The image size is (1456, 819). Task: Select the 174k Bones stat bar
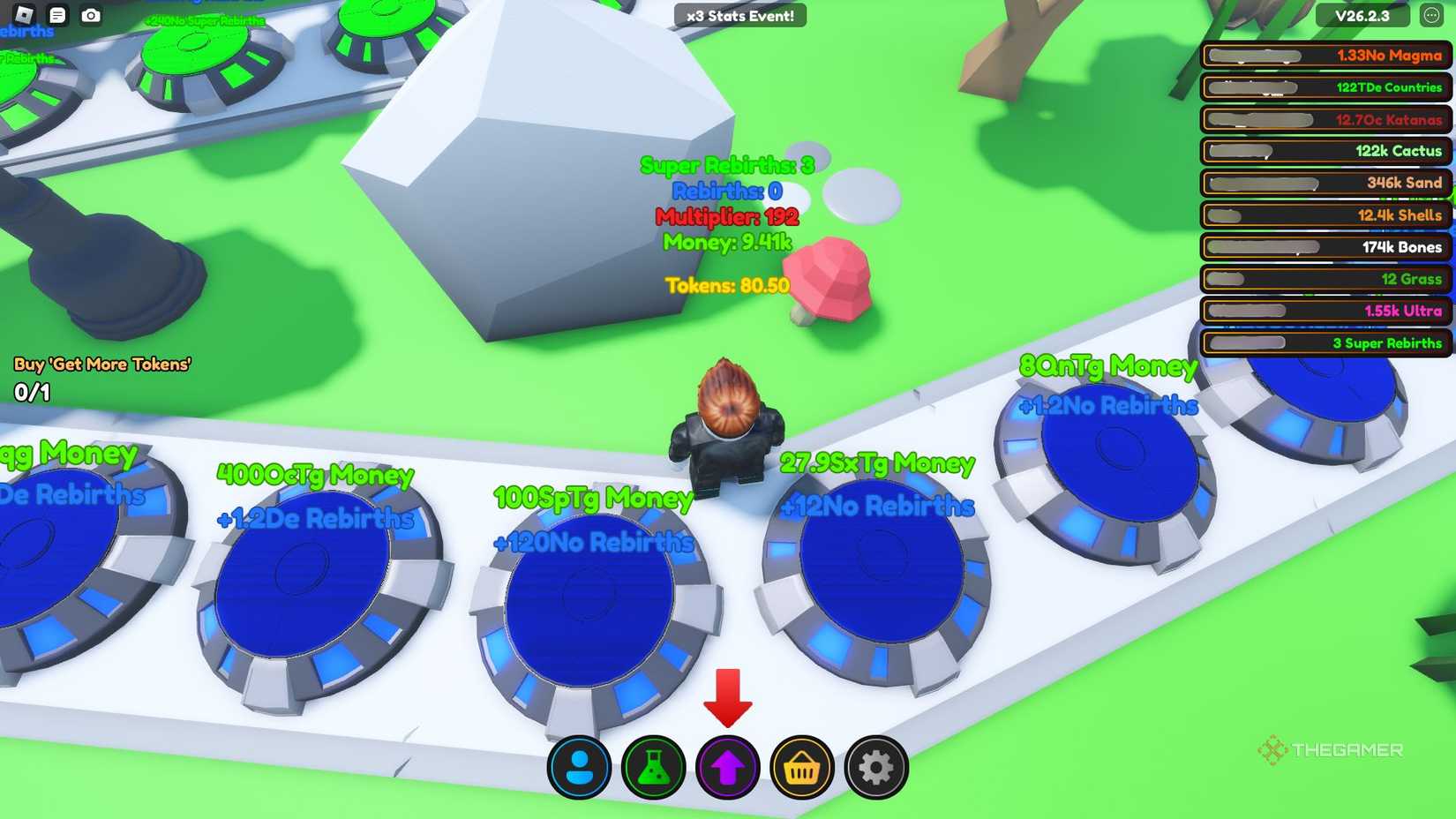pyautogui.click(x=1324, y=247)
